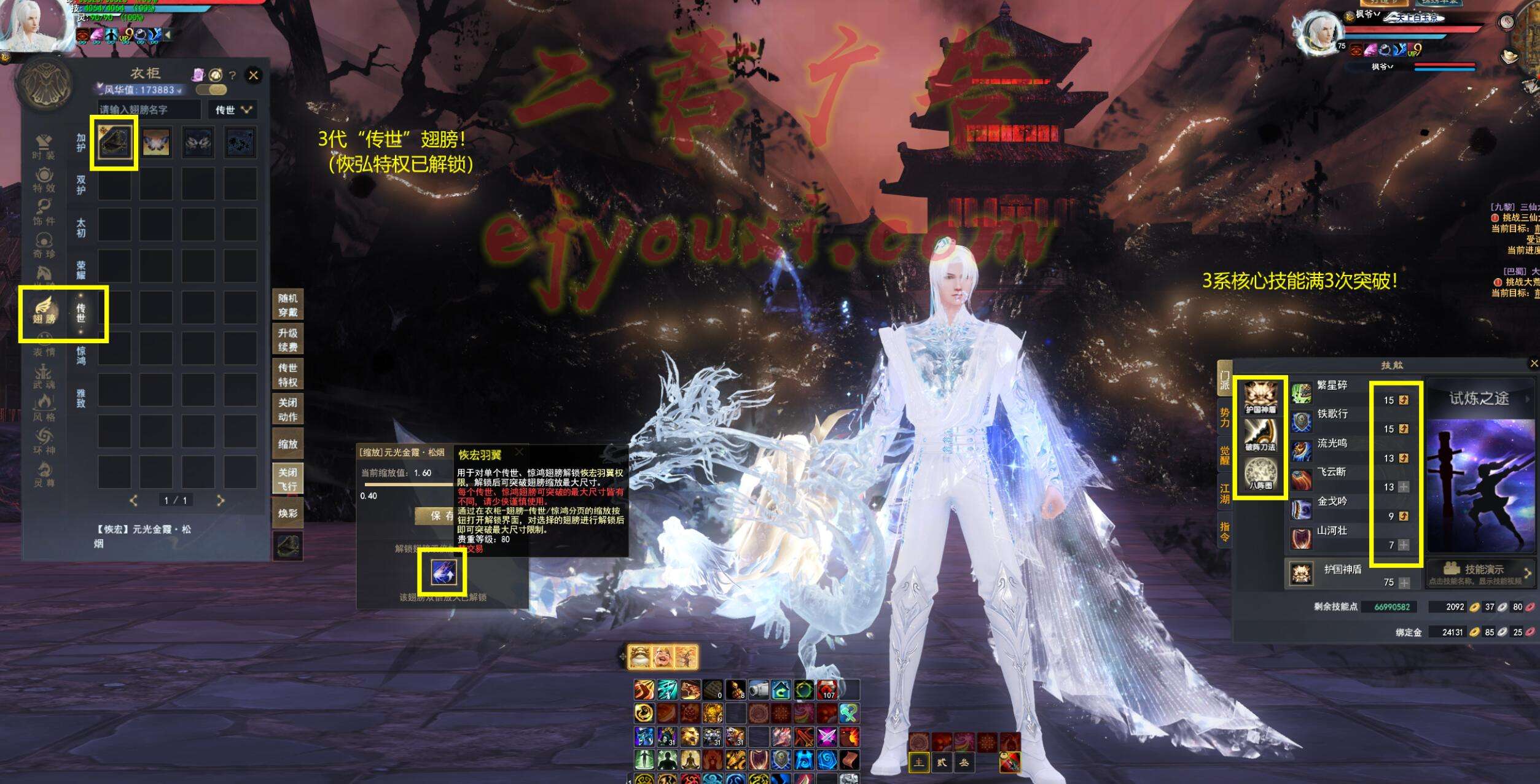The width and height of the screenshot is (1540, 784).
Task: Save the wing scale with 保存
Action: point(436,516)
